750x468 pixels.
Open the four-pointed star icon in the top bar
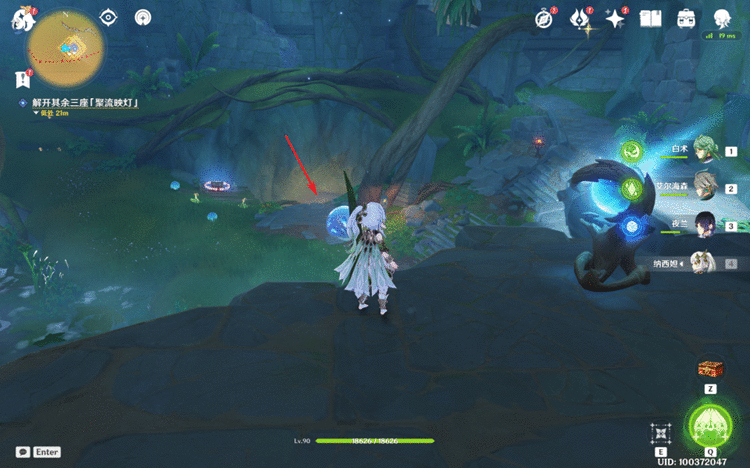click(615, 18)
